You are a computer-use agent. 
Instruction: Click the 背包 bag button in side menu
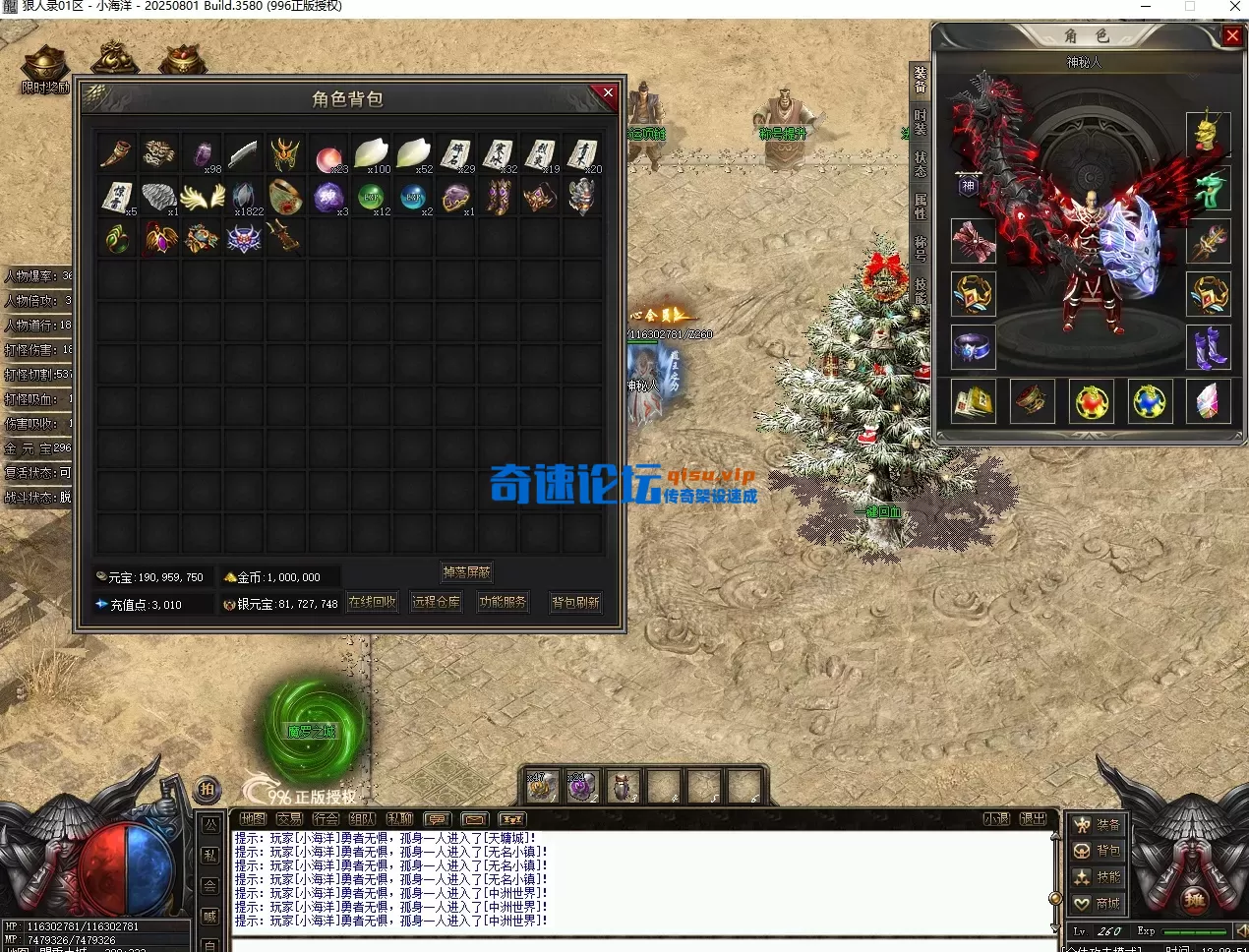(1098, 851)
